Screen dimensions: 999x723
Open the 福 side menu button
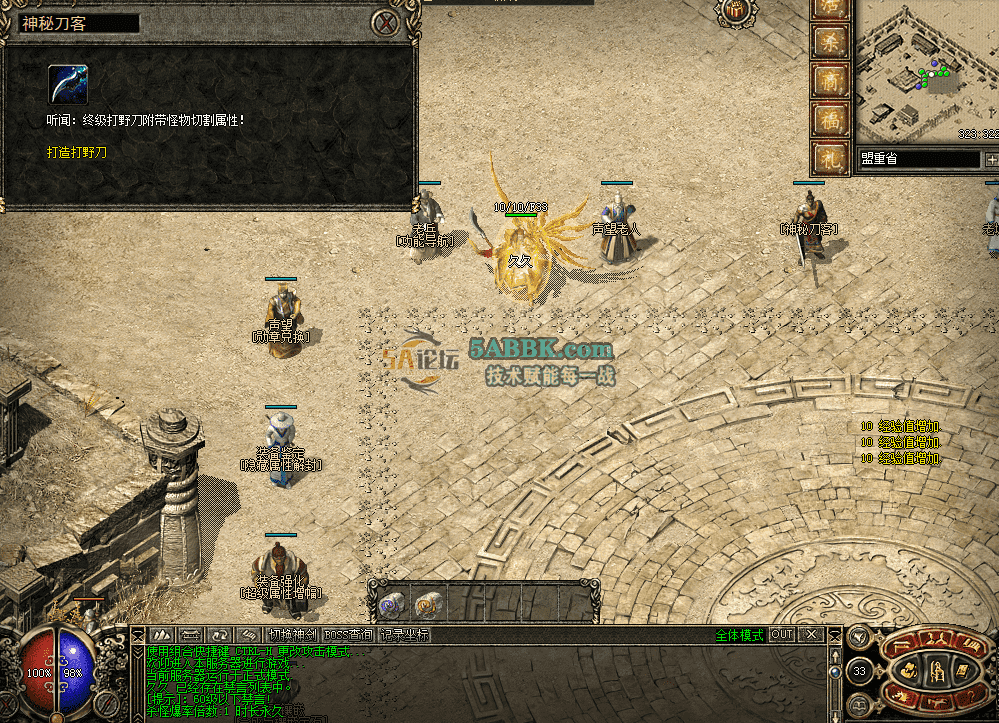coord(829,119)
